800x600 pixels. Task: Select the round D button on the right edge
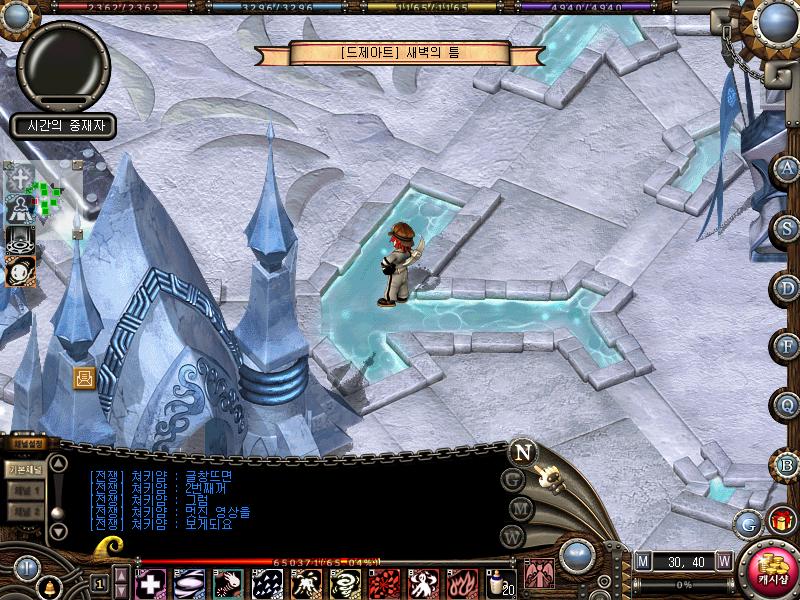point(788,288)
